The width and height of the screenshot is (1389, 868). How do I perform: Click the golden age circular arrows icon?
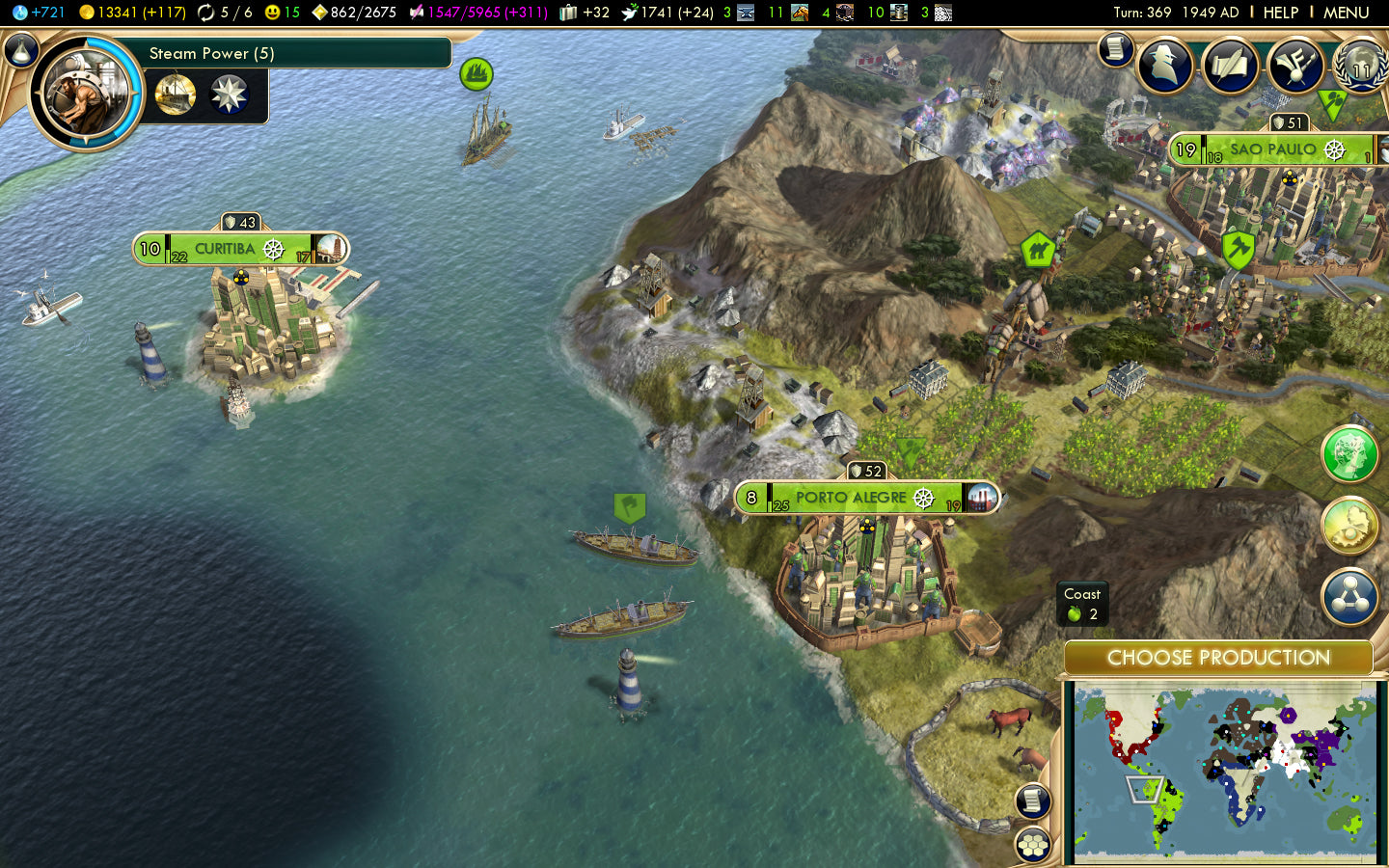[x=204, y=13]
